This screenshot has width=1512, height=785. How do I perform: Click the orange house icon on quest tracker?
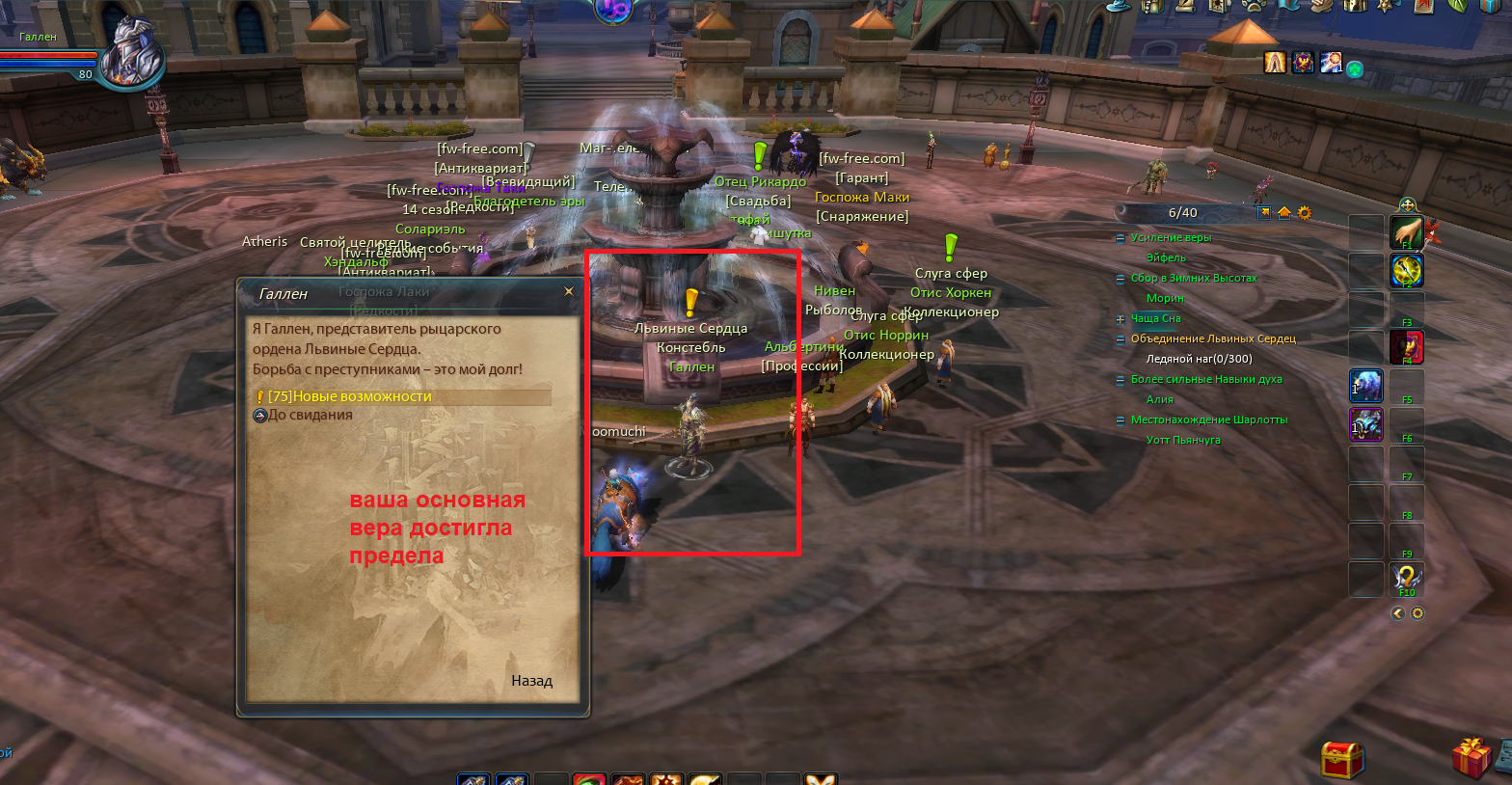tap(1284, 213)
